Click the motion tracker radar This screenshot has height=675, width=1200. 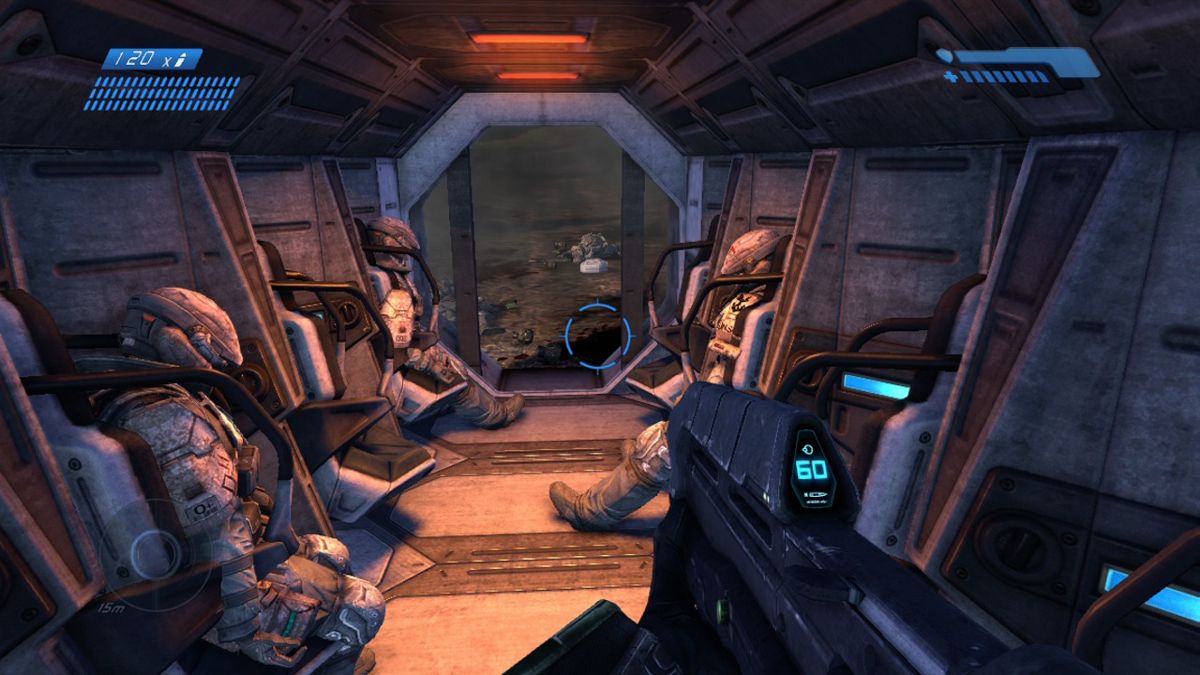155,553
